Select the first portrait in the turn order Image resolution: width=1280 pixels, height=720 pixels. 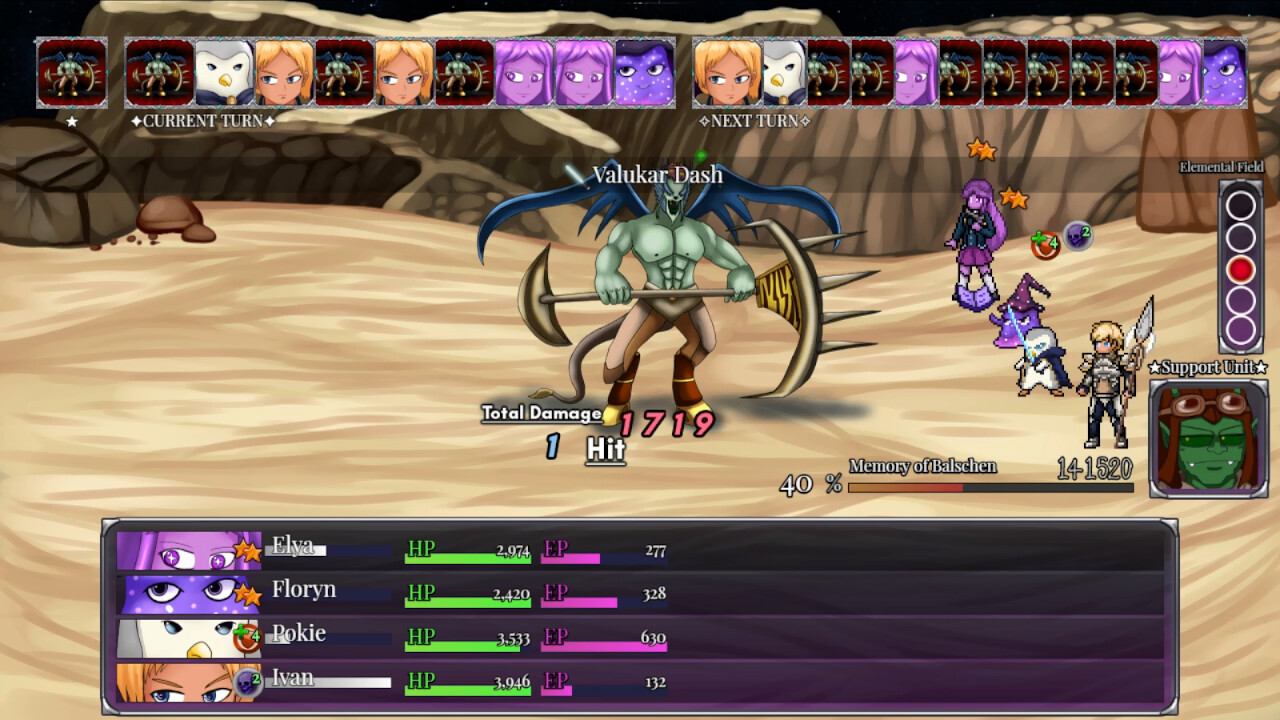(x=71, y=71)
